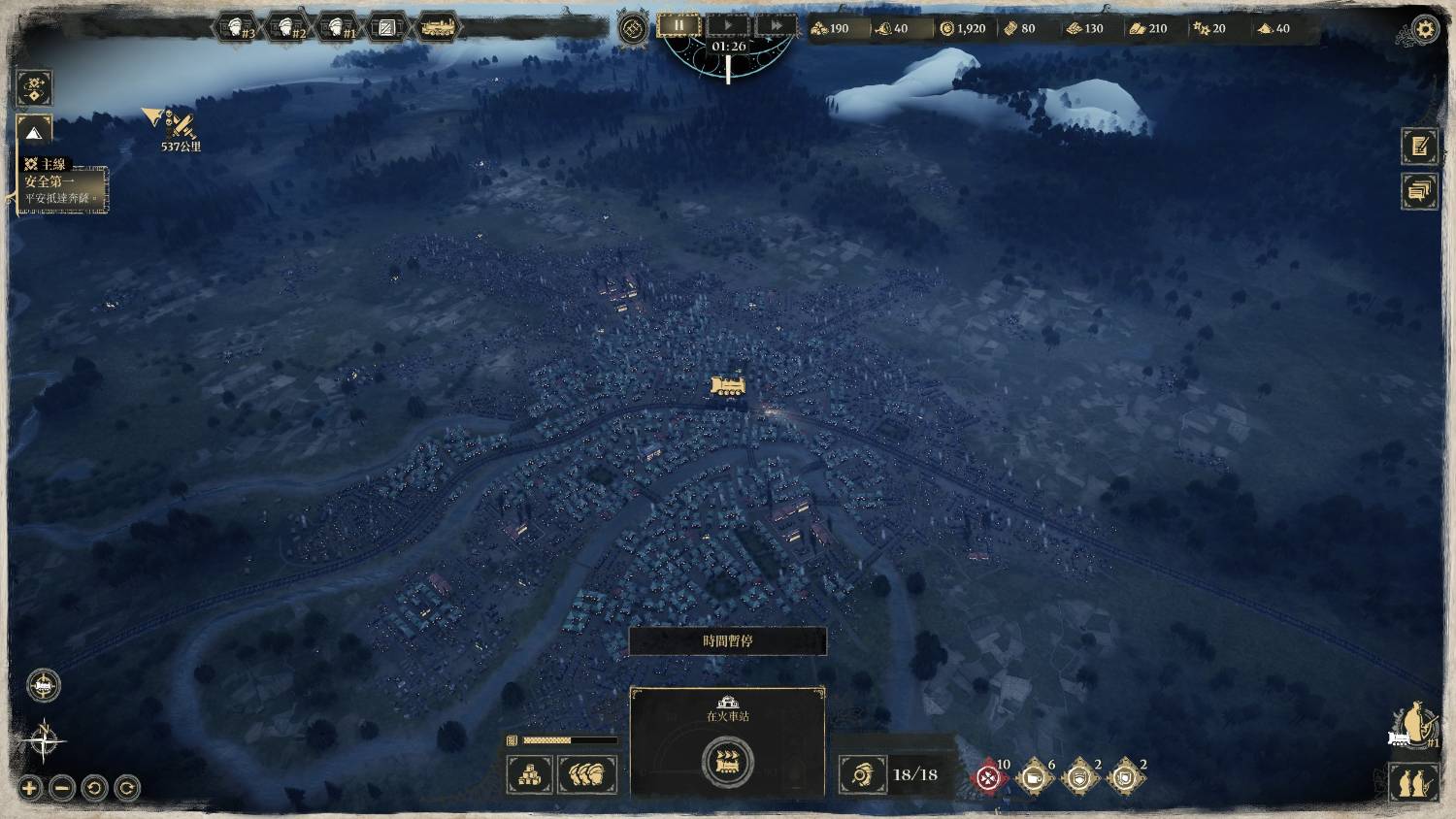
Task: Select train wagon #3
Action: (236, 27)
